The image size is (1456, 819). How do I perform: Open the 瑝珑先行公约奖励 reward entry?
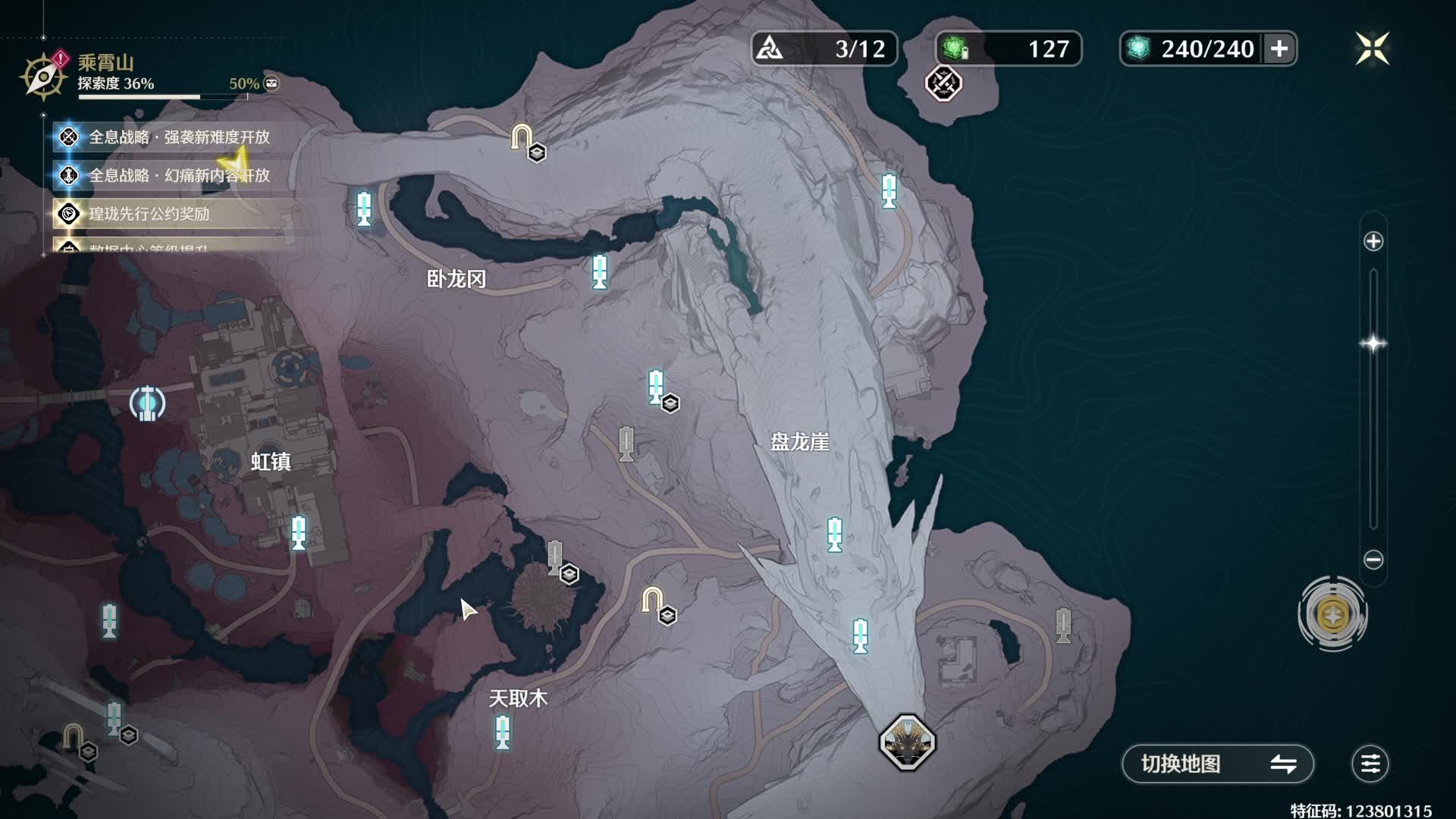[149, 215]
